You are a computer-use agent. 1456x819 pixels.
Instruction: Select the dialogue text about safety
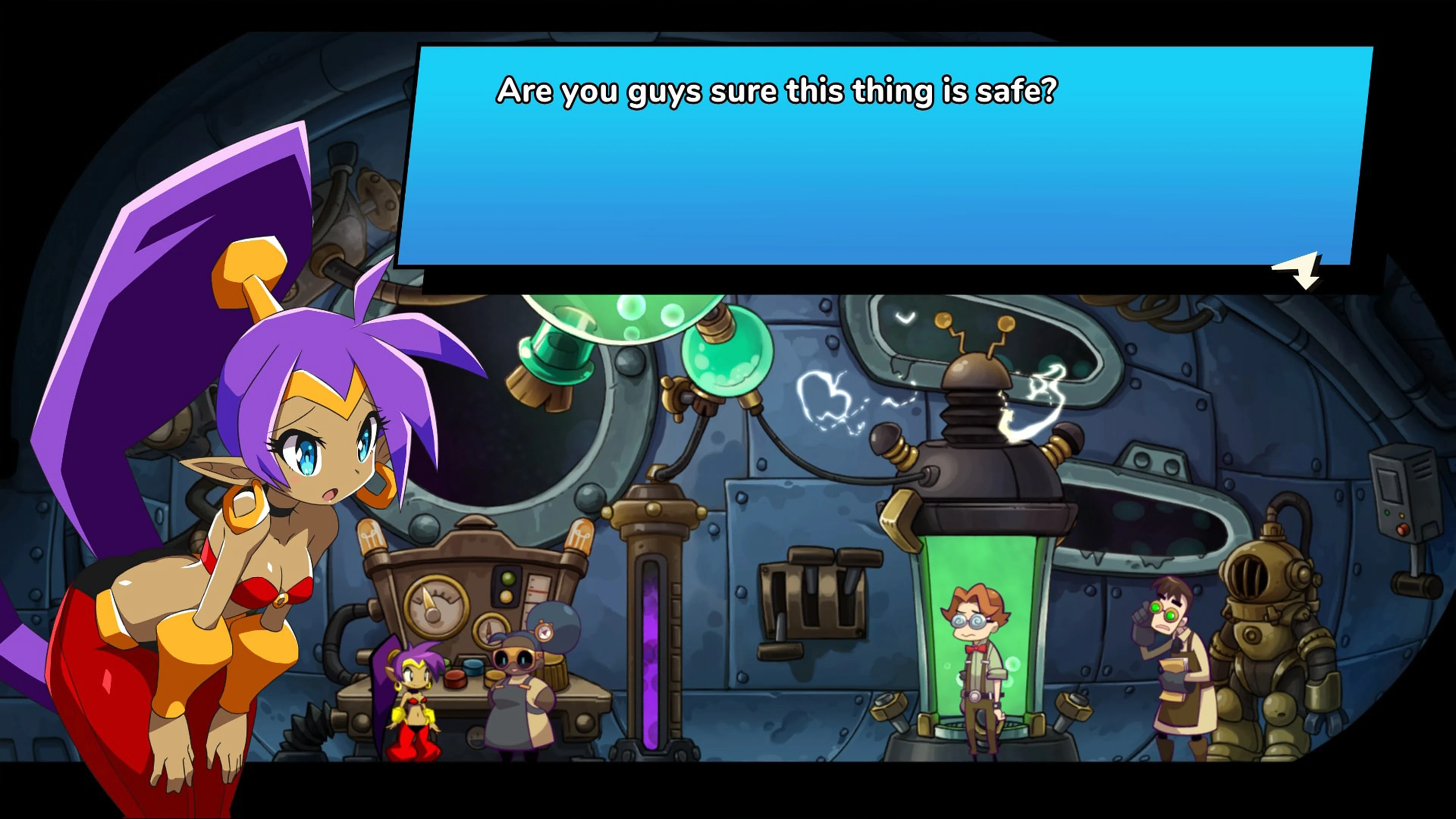coord(777,91)
